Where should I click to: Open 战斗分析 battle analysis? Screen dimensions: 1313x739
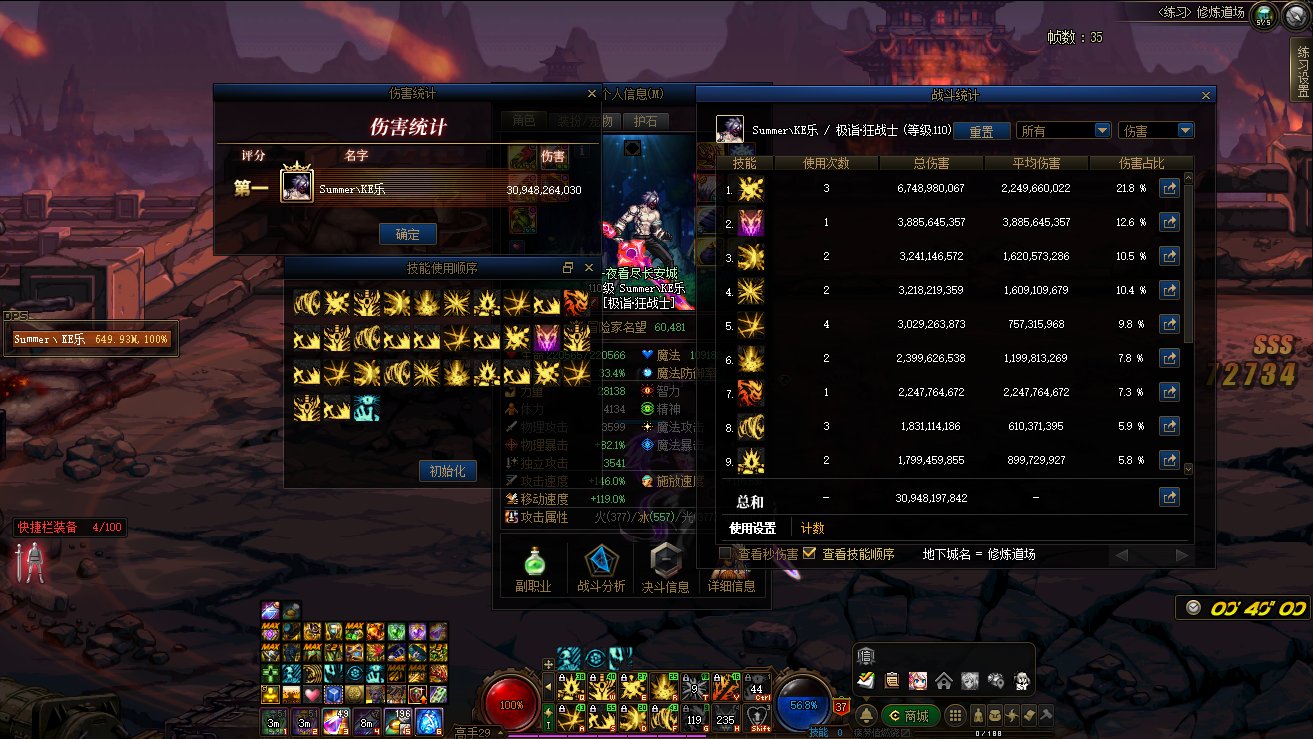(x=601, y=570)
